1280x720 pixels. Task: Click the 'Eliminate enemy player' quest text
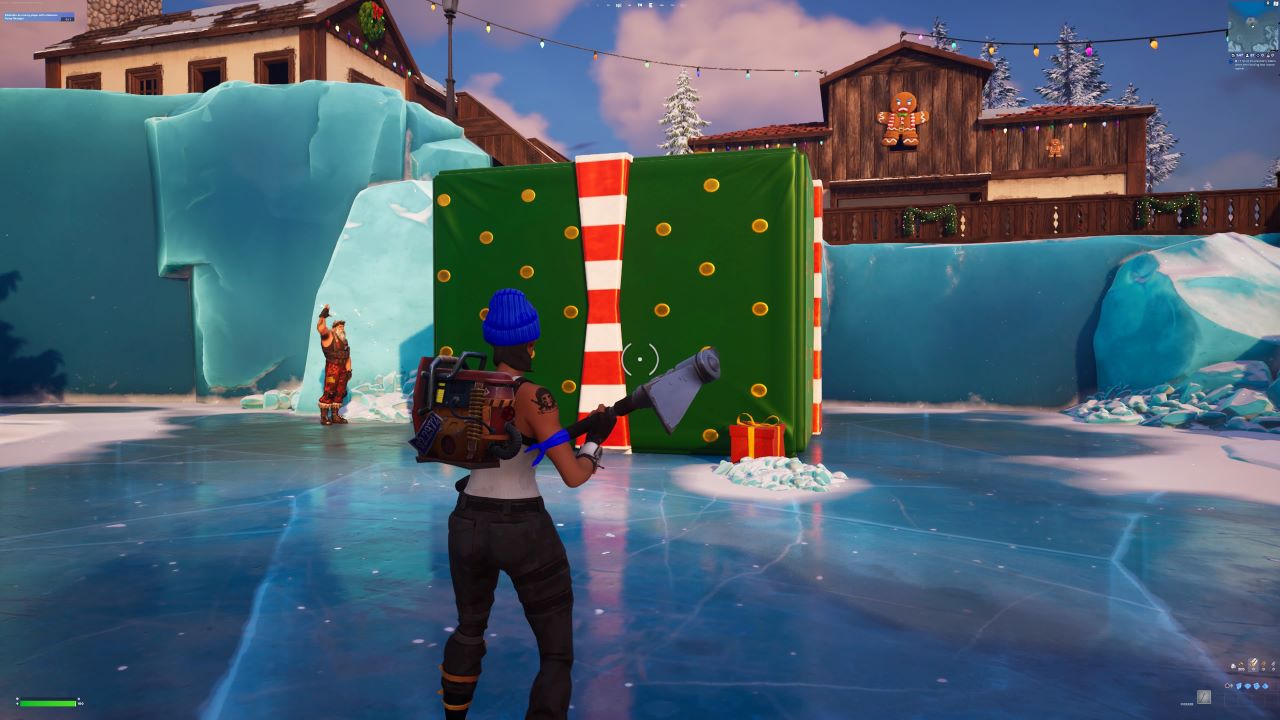[30, 14]
